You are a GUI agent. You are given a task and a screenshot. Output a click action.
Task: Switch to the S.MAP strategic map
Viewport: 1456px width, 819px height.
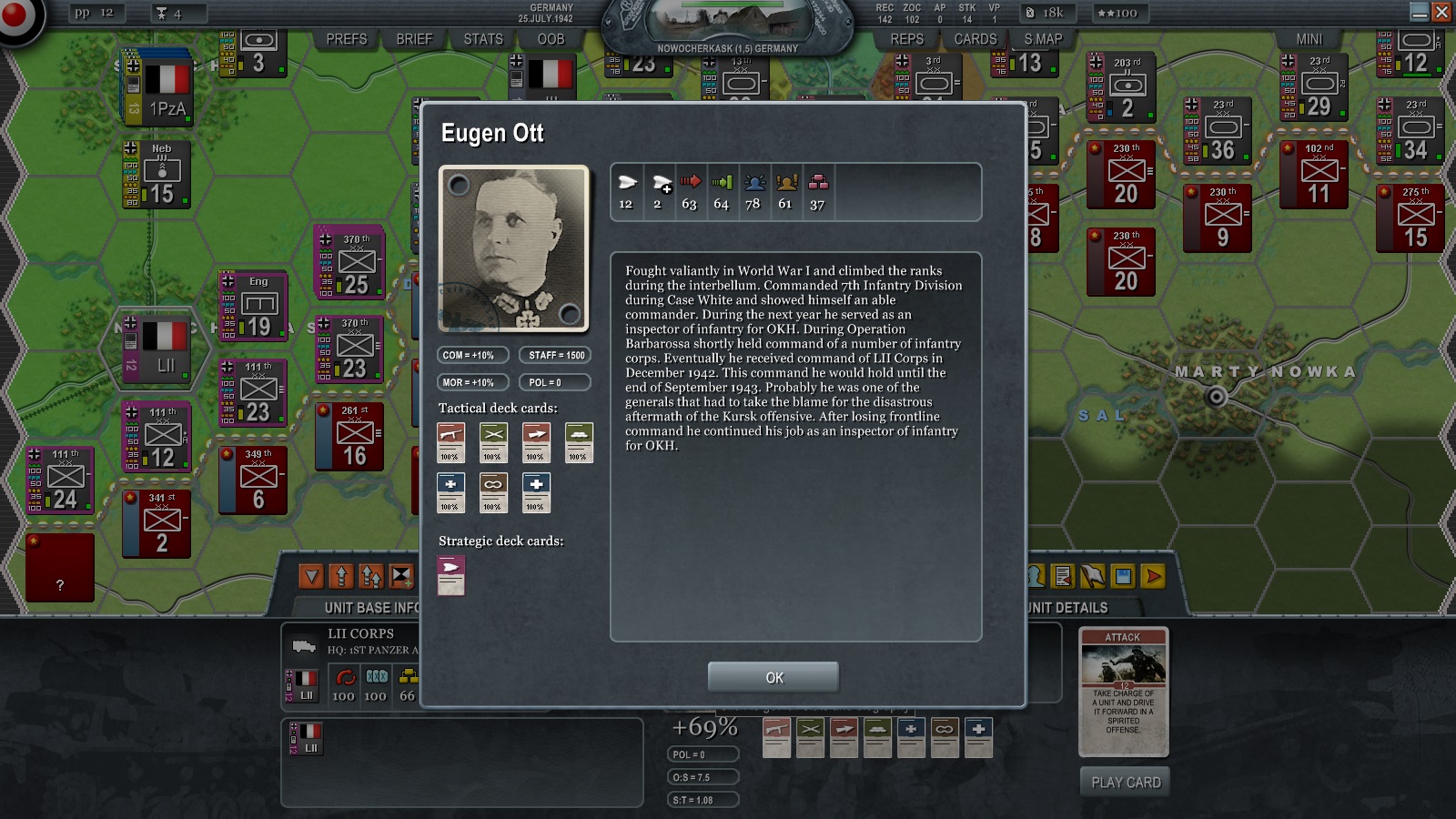(1043, 39)
